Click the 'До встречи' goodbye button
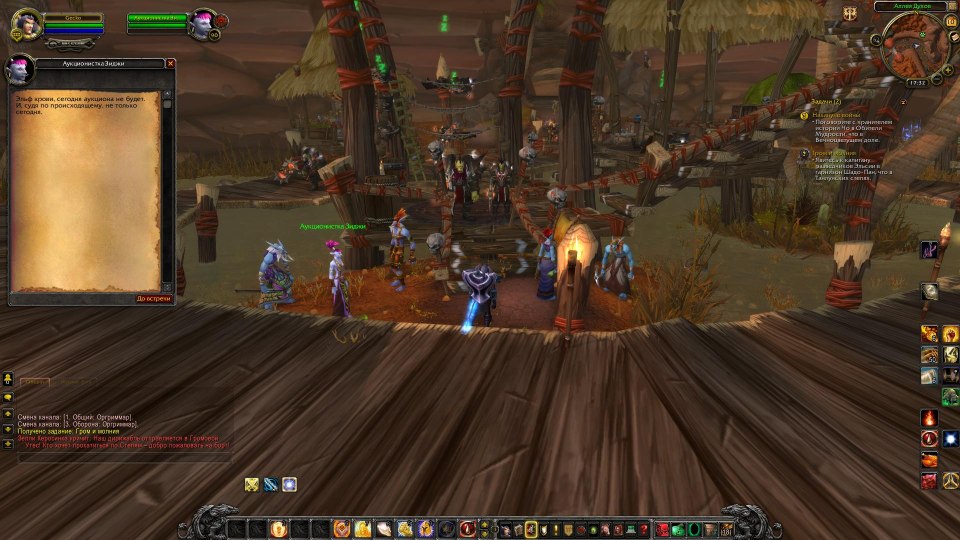This screenshot has height=540, width=960. point(154,298)
